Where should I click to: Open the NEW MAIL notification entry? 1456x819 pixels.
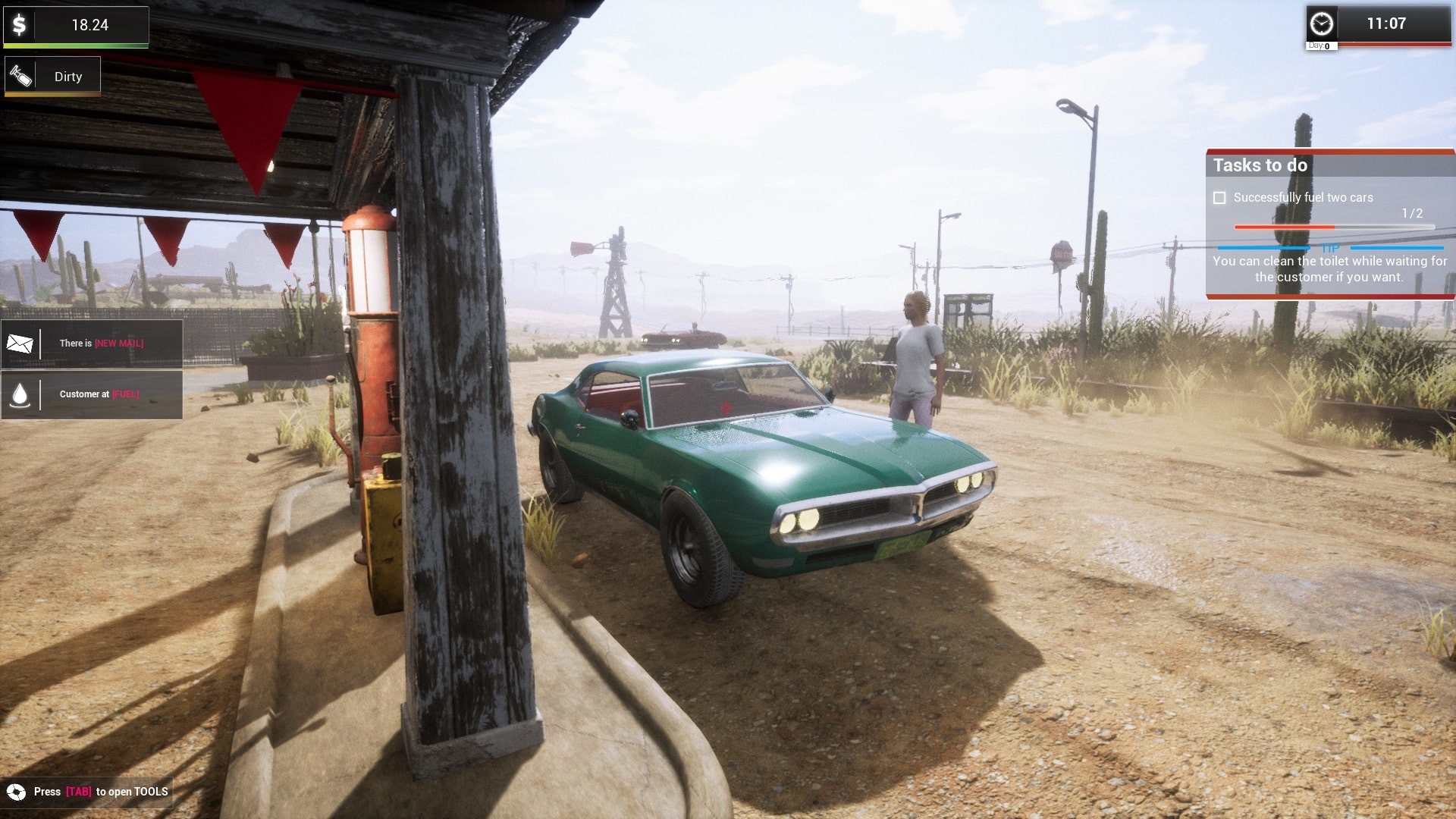[x=91, y=344]
